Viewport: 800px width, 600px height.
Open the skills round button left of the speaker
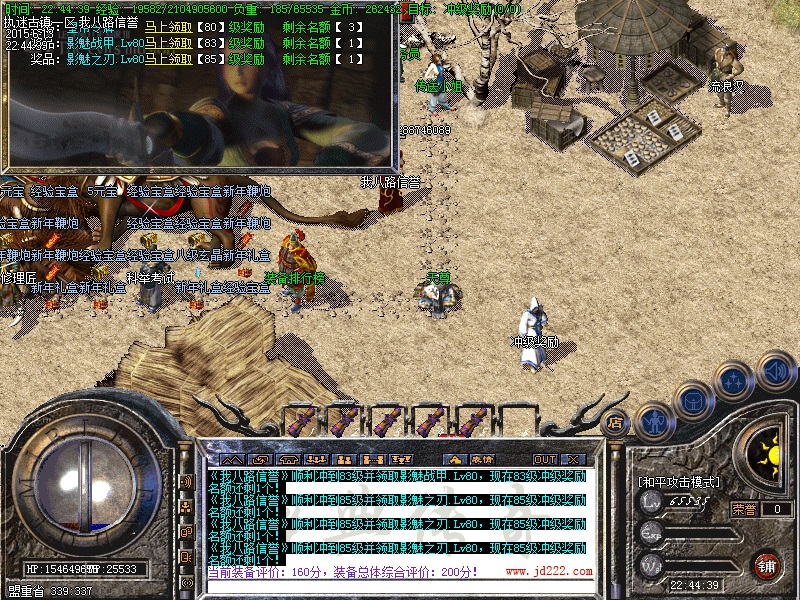tap(734, 381)
